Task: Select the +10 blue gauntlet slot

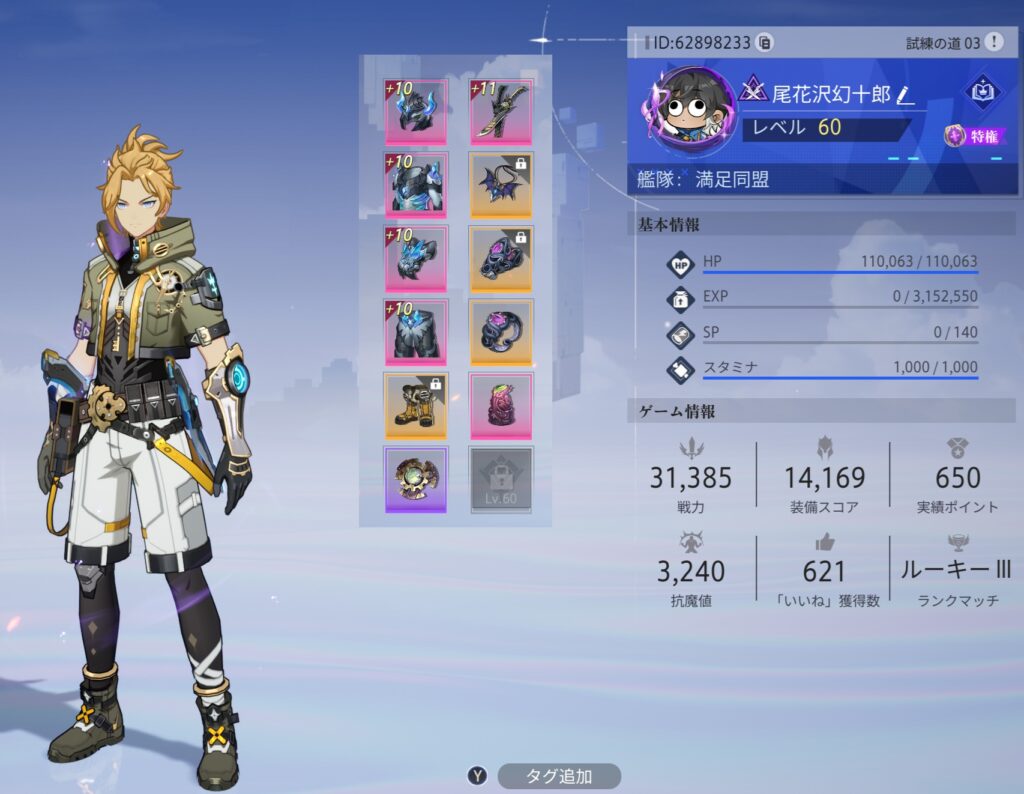Action: [x=416, y=258]
